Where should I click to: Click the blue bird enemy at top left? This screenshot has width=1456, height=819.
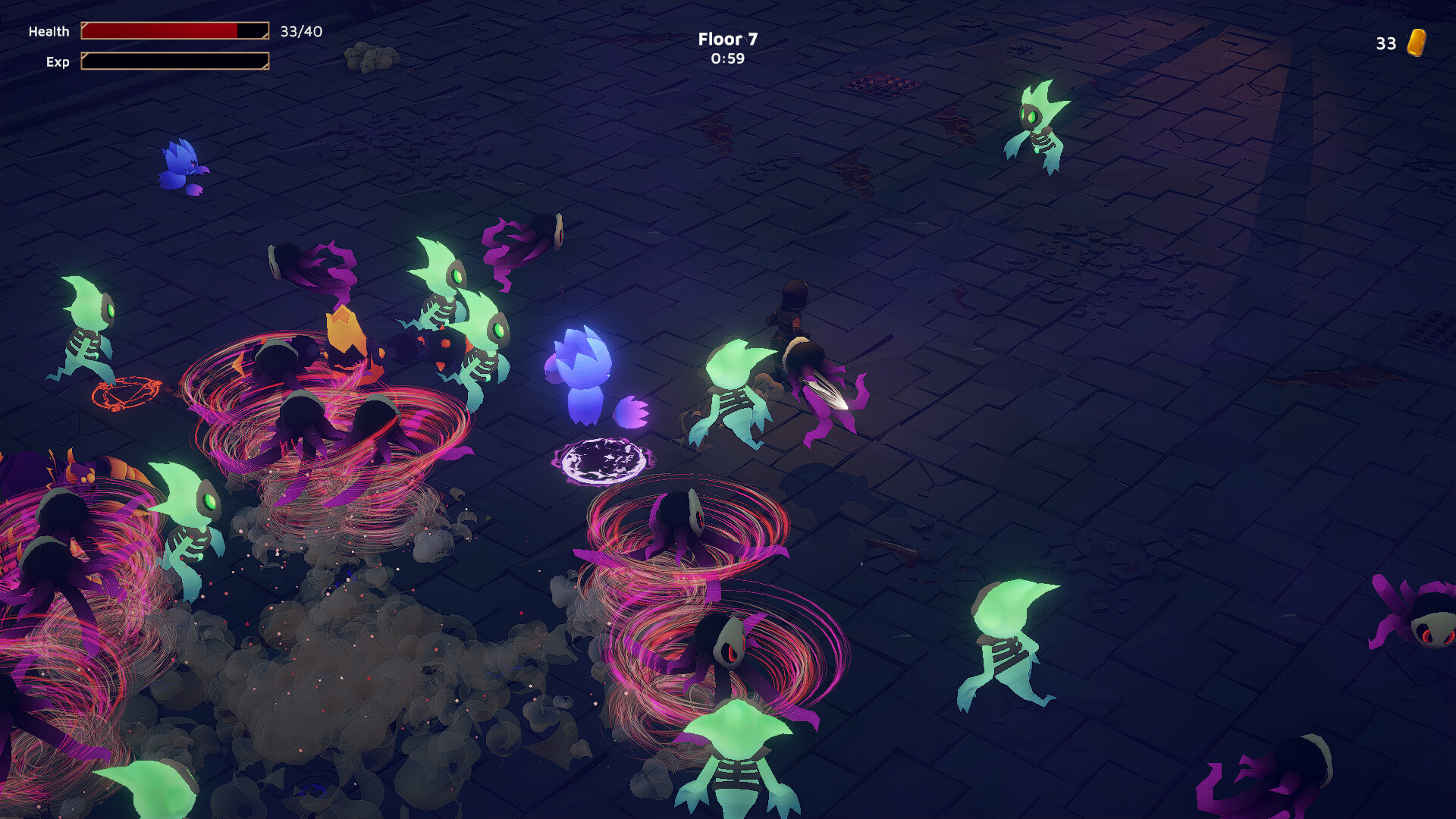[184, 163]
